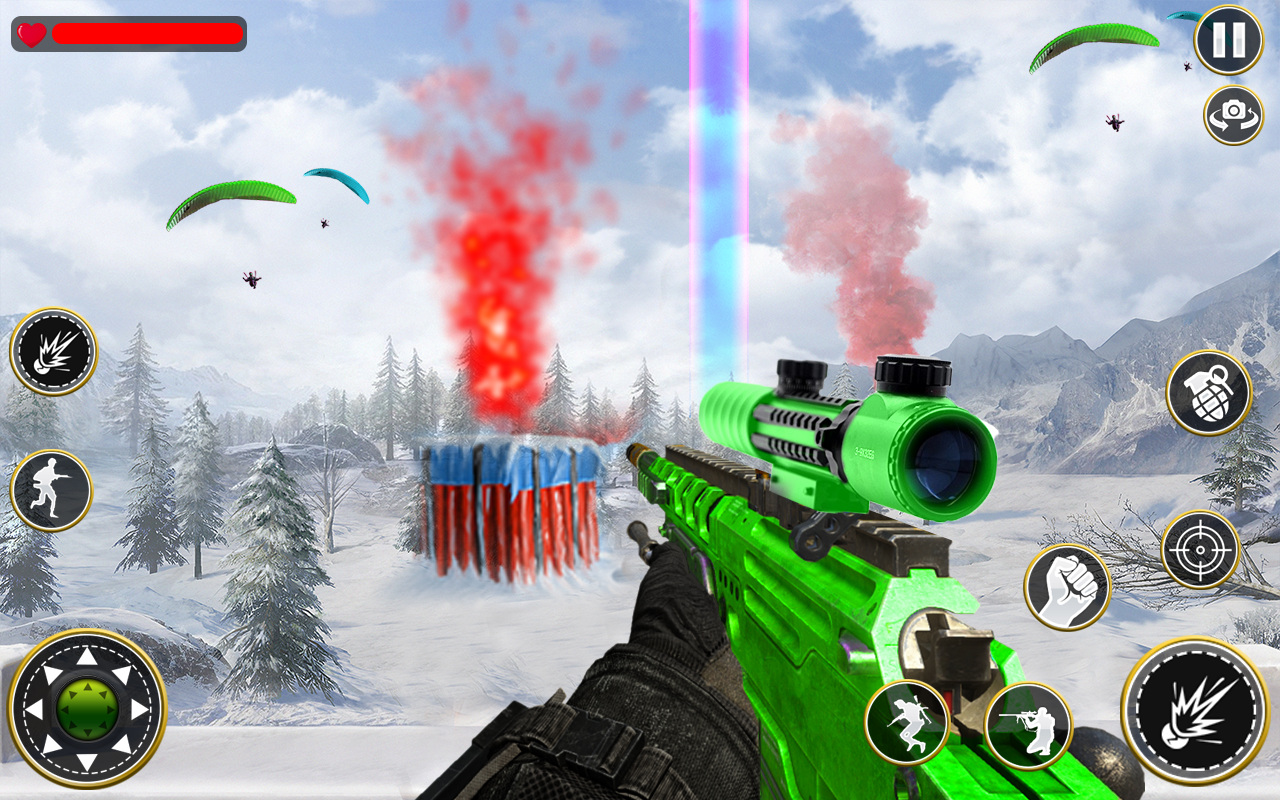Image resolution: width=1280 pixels, height=800 pixels.
Task: Tap the camera view switcher icon
Action: (x=1233, y=115)
